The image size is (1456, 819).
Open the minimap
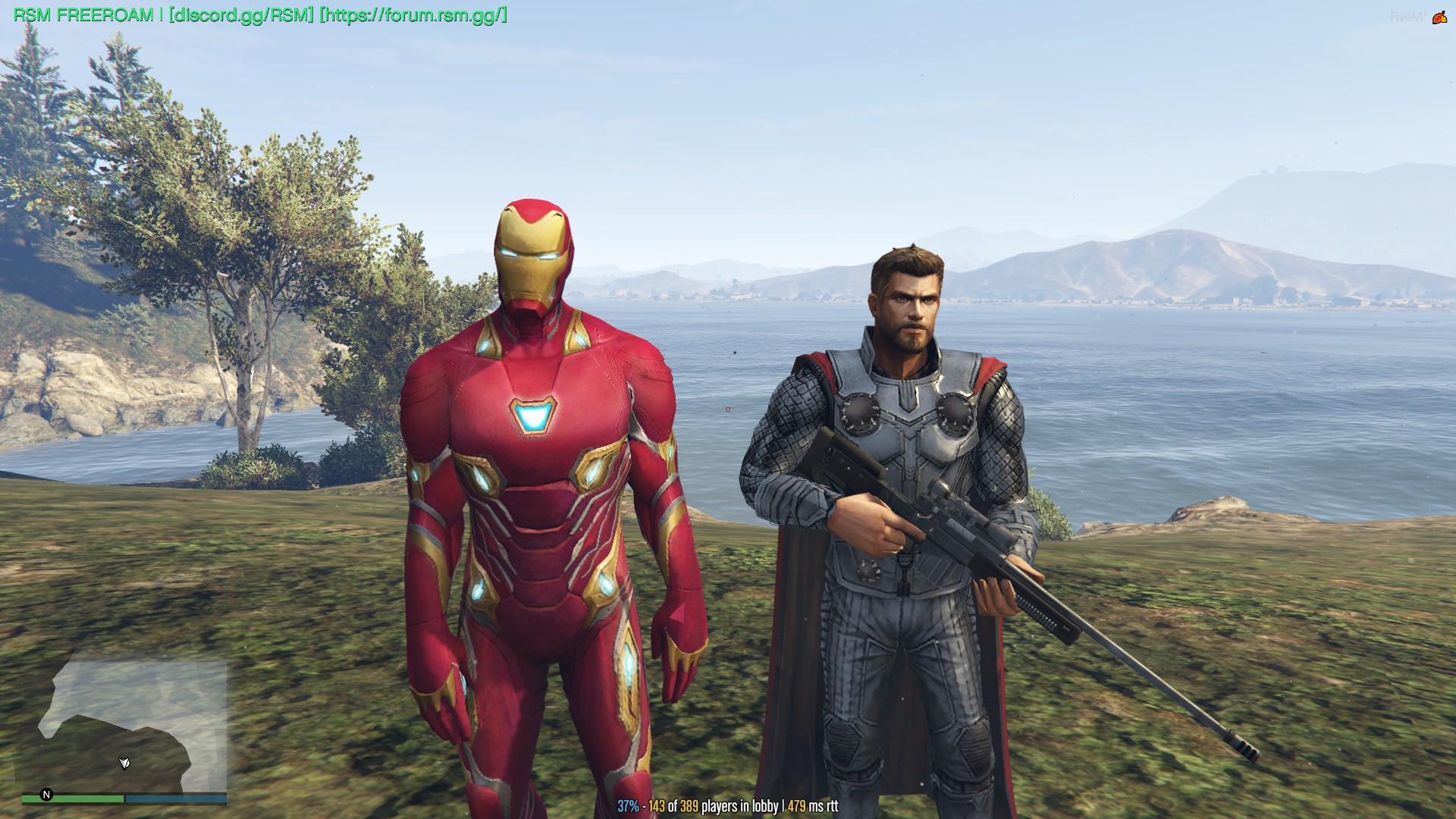pos(124,726)
